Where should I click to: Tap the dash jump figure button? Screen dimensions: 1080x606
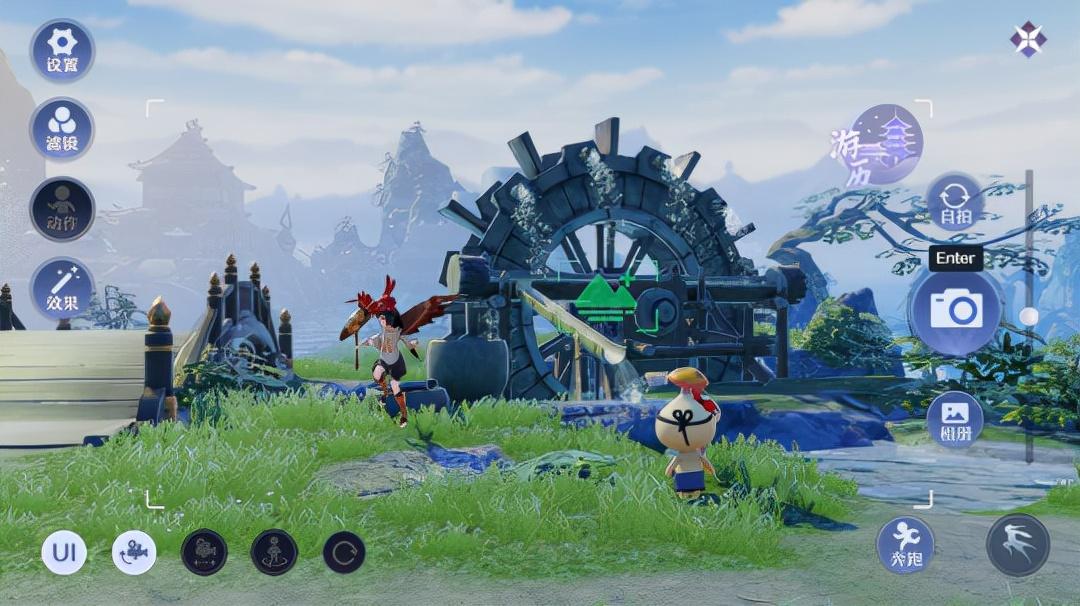(1018, 545)
